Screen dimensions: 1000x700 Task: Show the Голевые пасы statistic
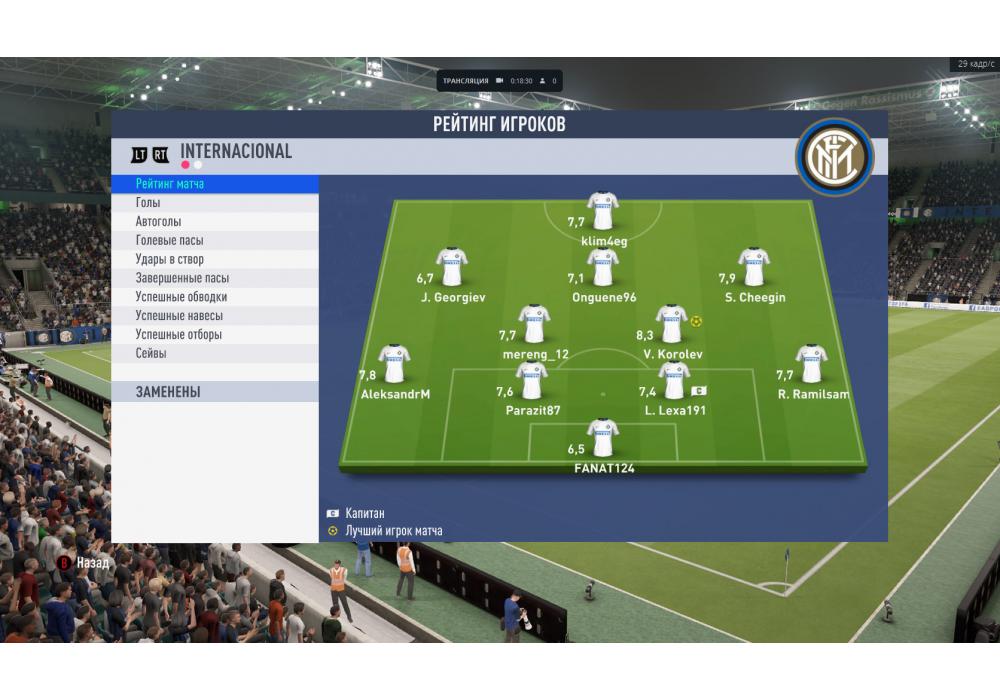coord(215,241)
